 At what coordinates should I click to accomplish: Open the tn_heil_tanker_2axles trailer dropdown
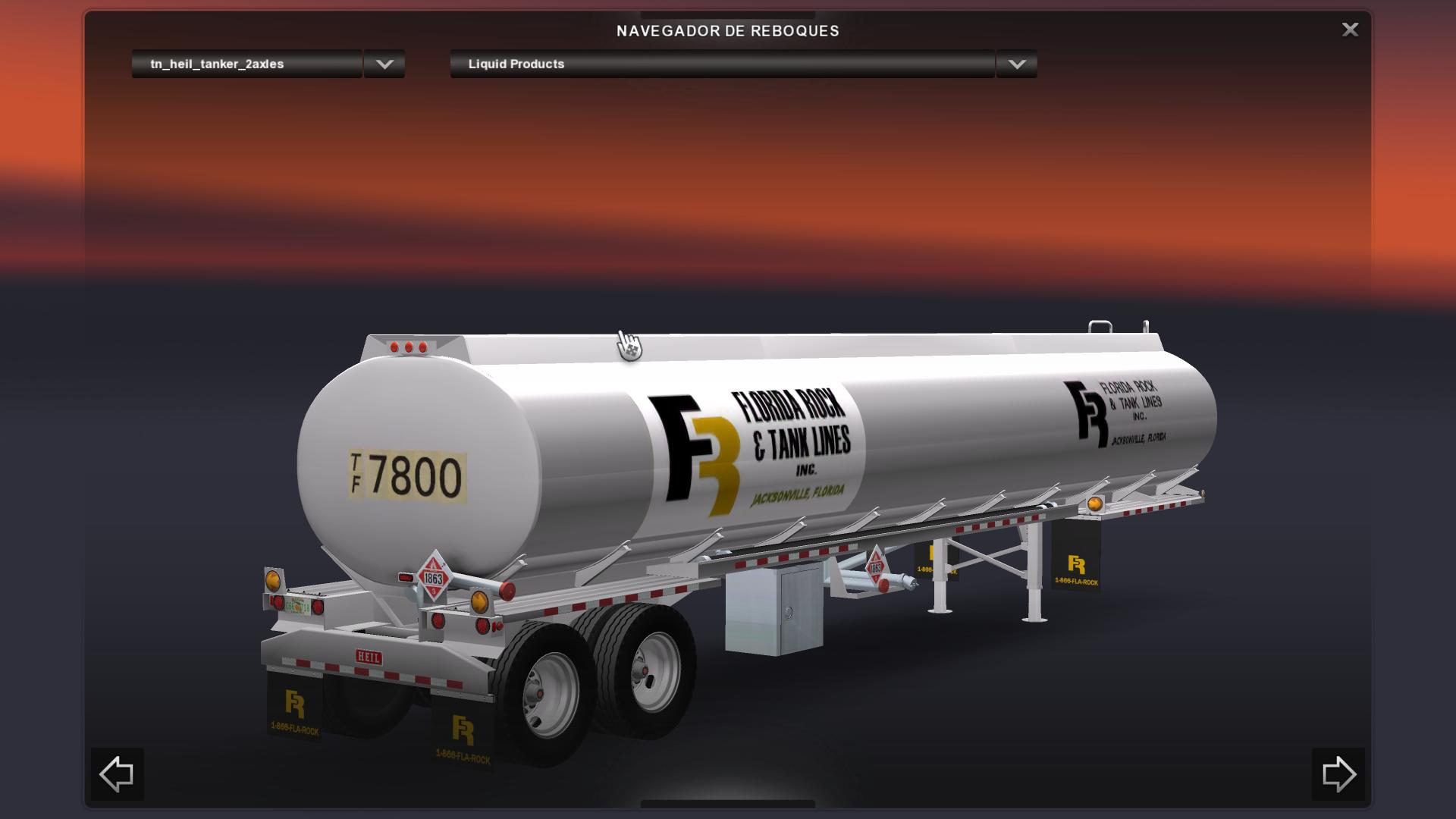[246, 64]
